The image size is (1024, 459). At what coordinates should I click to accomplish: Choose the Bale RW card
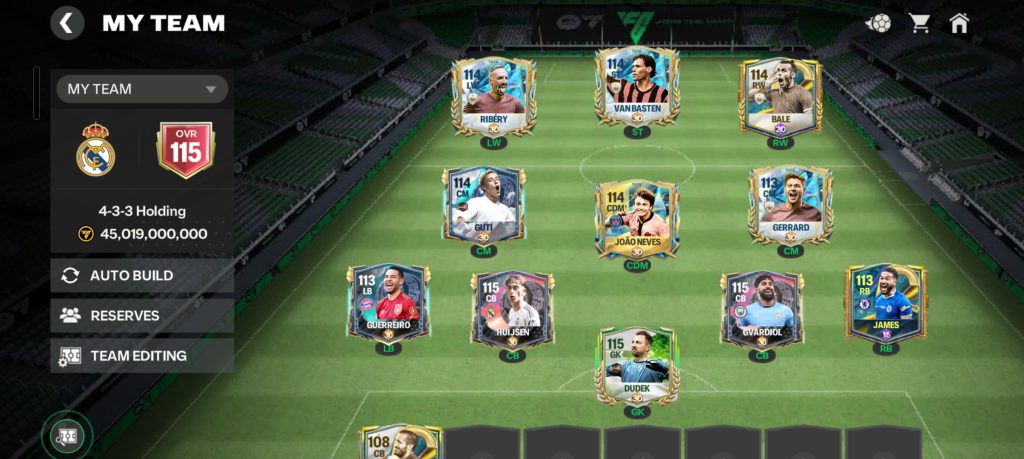click(x=779, y=97)
